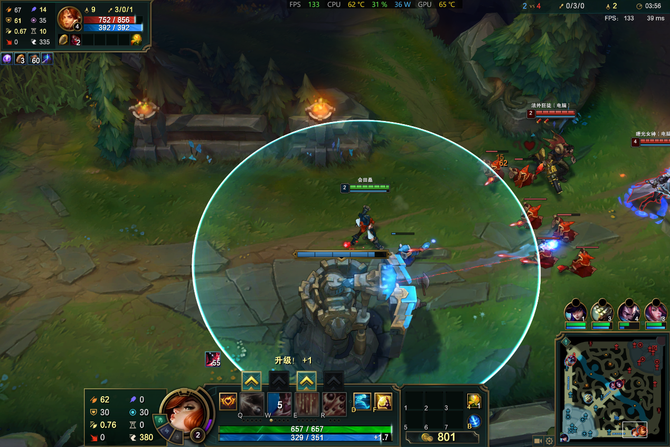Click the blue recall button
The width and height of the screenshot is (670, 447).
pos(474,424)
